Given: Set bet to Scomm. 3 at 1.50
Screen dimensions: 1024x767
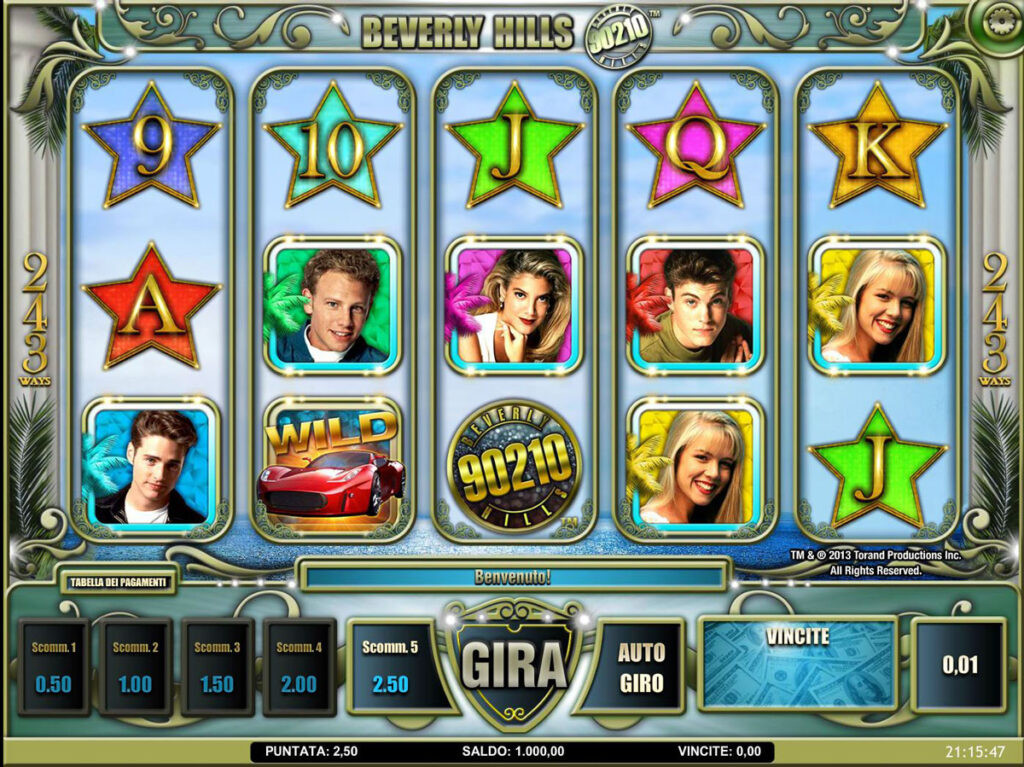Looking at the screenshot, I should (217, 667).
